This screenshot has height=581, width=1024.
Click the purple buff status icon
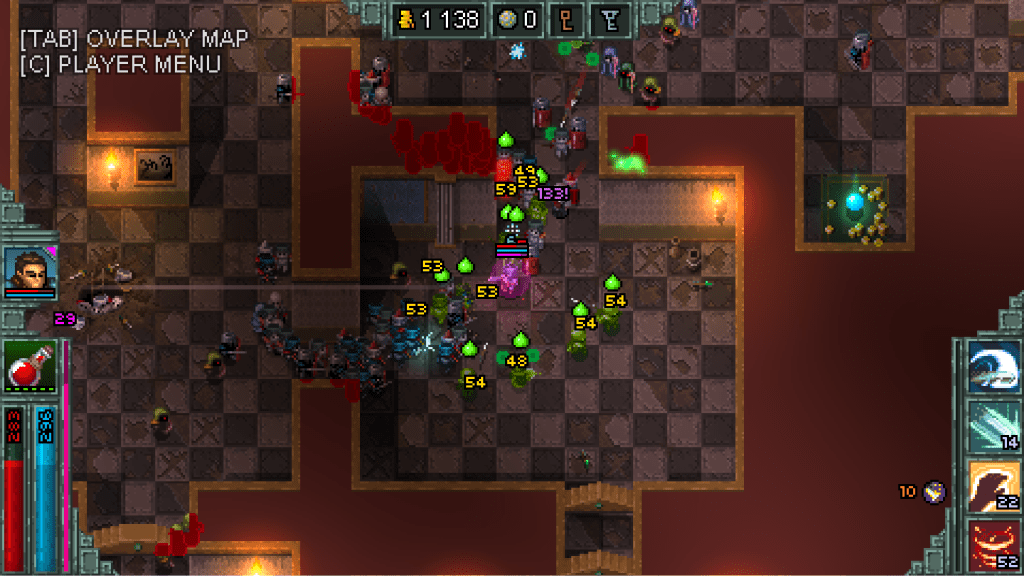click(x=936, y=491)
